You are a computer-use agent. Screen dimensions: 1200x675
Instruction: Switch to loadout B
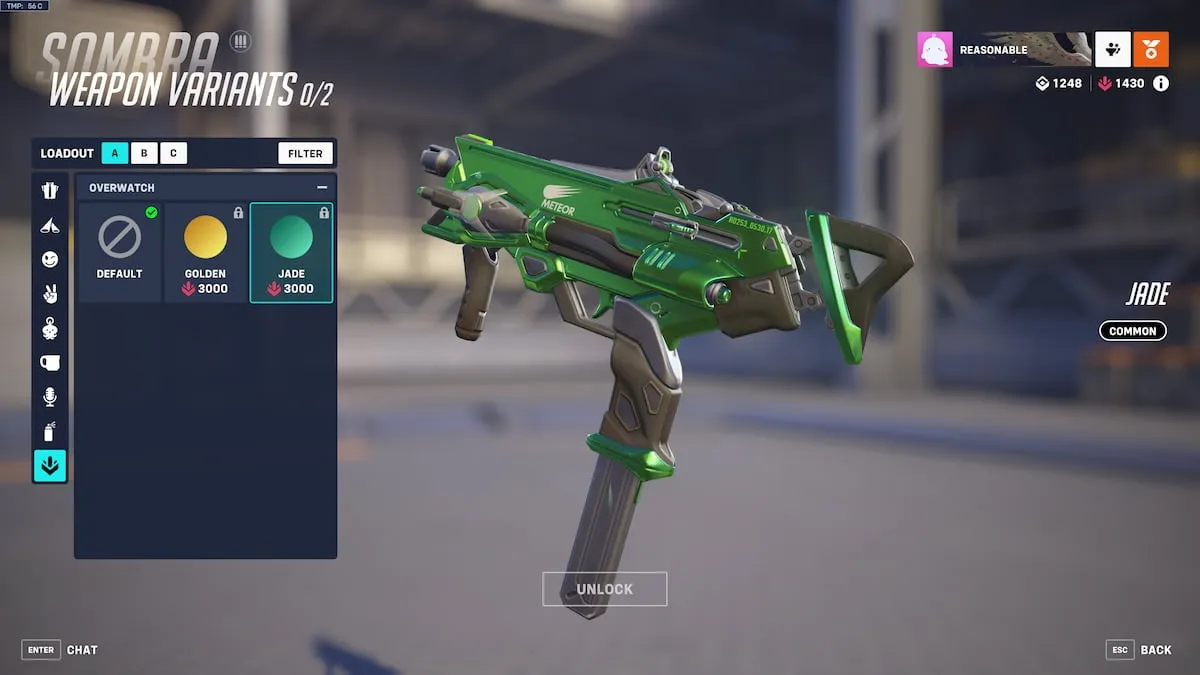(144, 153)
